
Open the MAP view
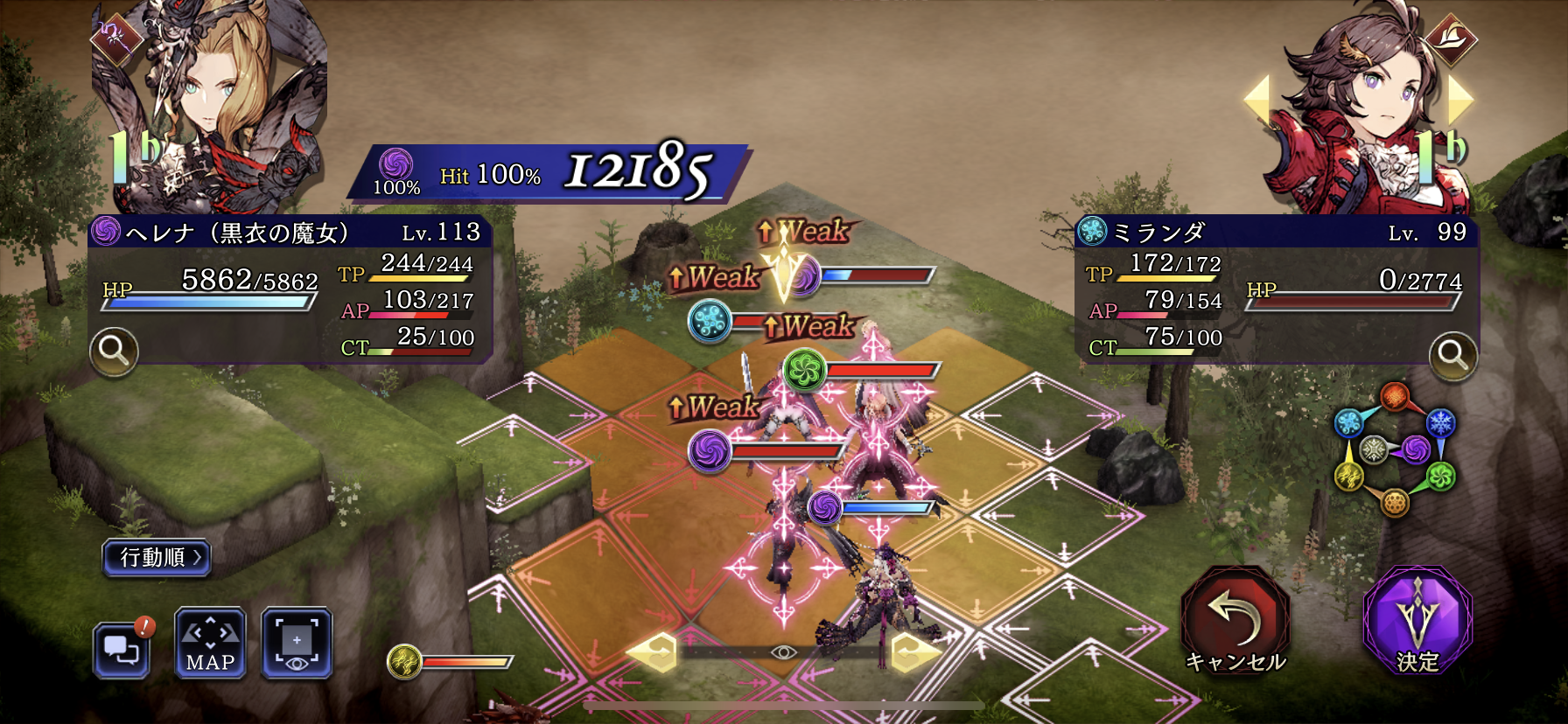click(210, 644)
